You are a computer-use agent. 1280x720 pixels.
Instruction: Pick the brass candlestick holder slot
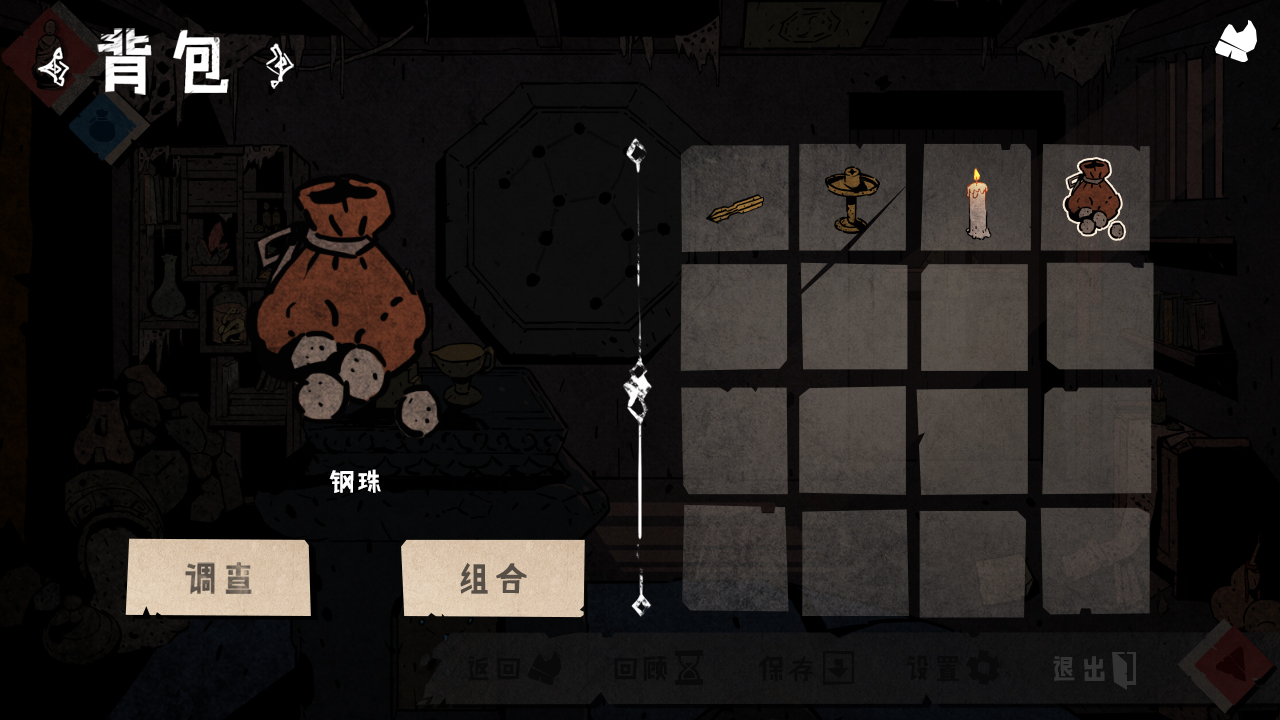coord(852,198)
